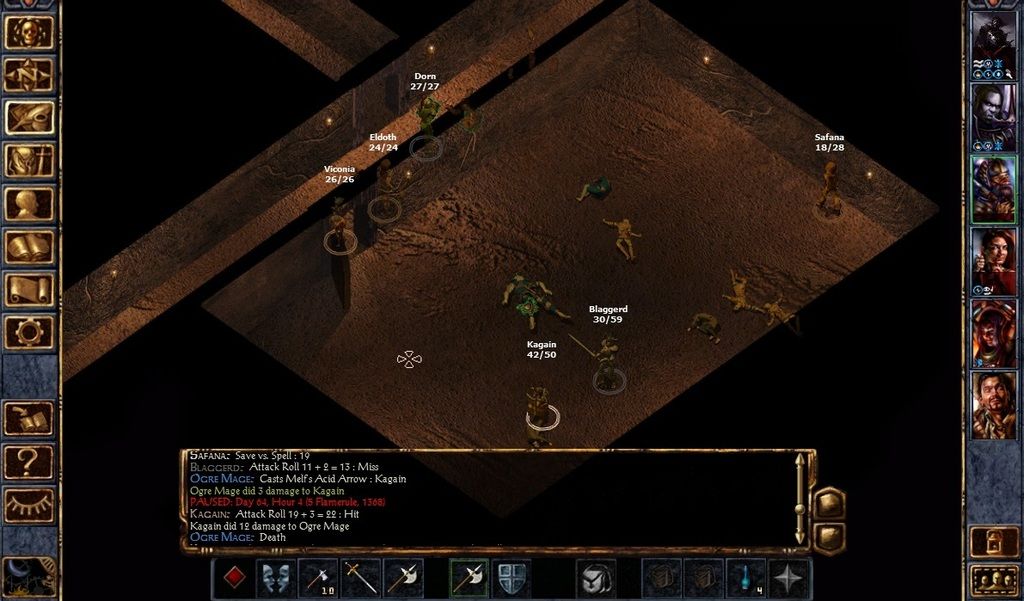Open the inventory helmet button

pyautogui.click(x=29, y=161)
